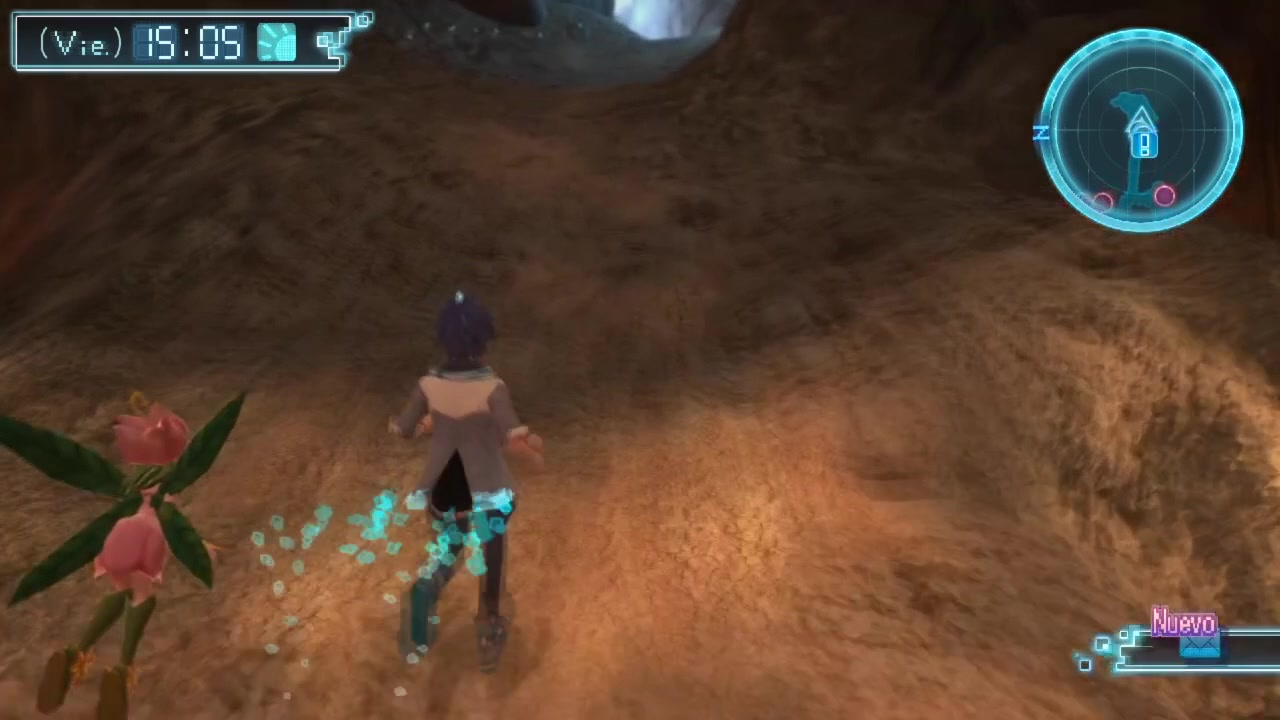1280x720 pixels.
Task: Click the N compass indicator on the minimap
Action: (x=1041, y=133)
